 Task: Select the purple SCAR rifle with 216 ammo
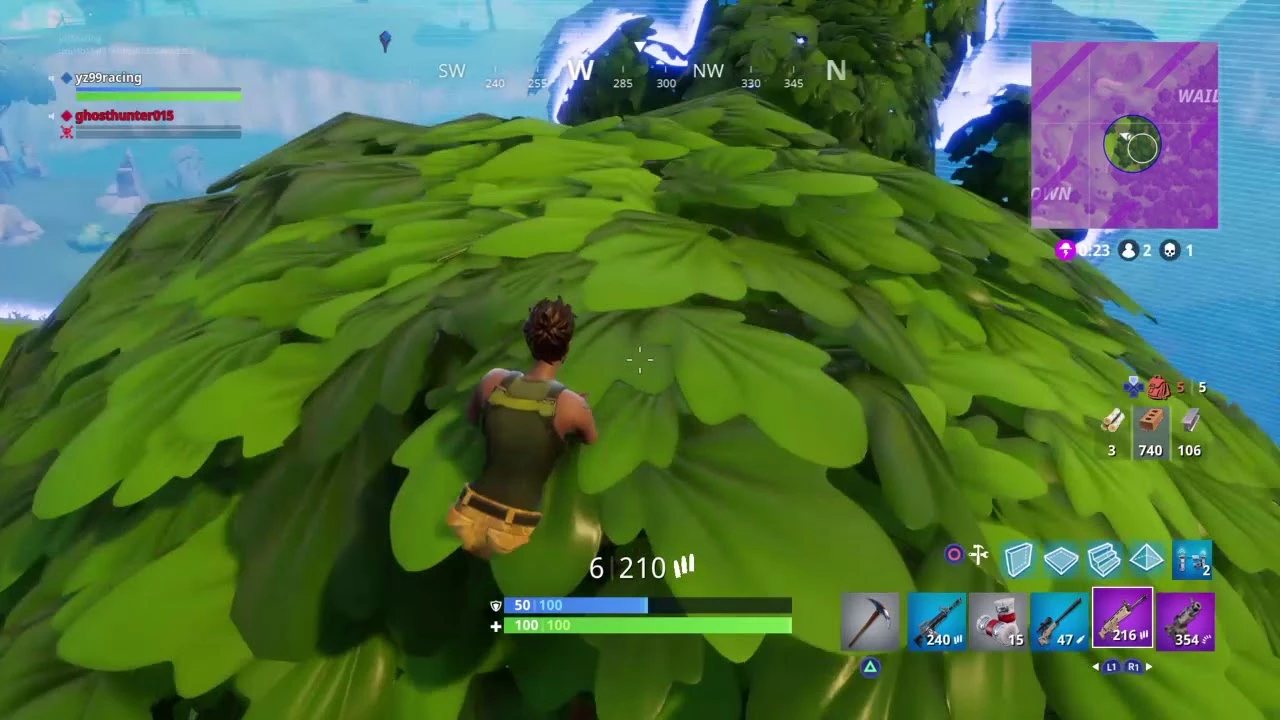[x=1122, y=620]
